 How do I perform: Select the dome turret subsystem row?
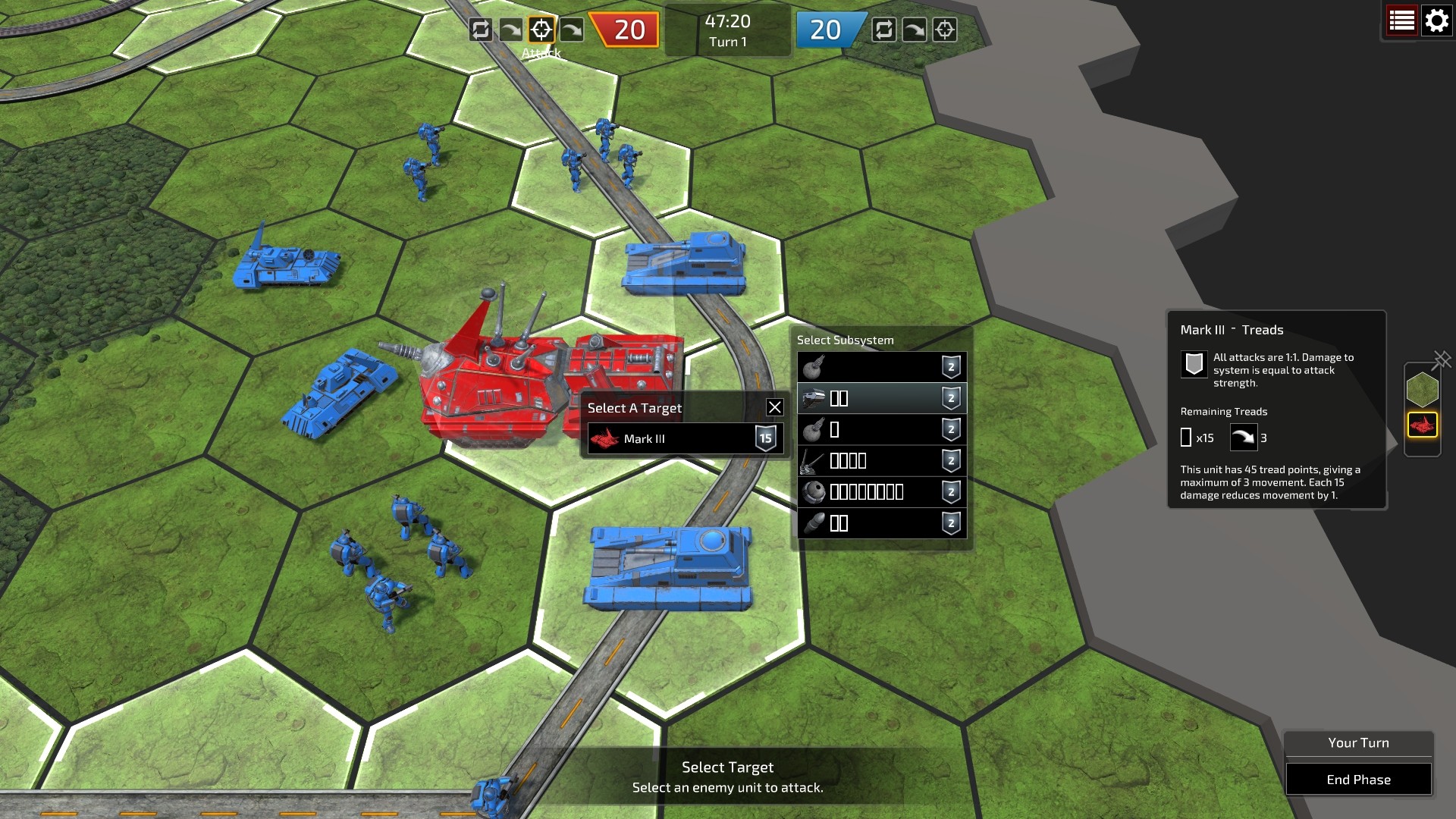pos(881,492)
